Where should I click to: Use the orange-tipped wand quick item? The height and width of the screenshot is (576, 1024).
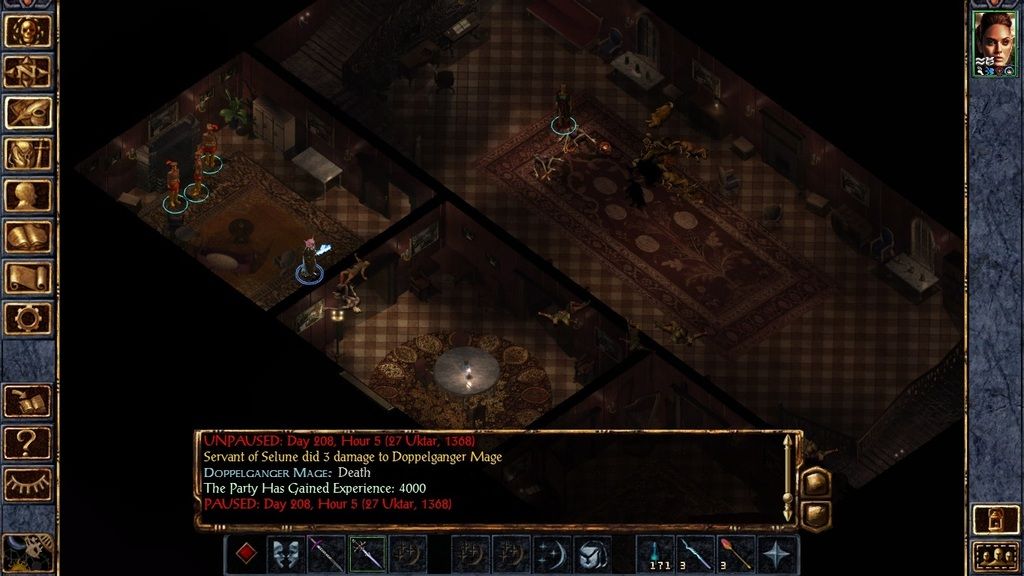736,554
